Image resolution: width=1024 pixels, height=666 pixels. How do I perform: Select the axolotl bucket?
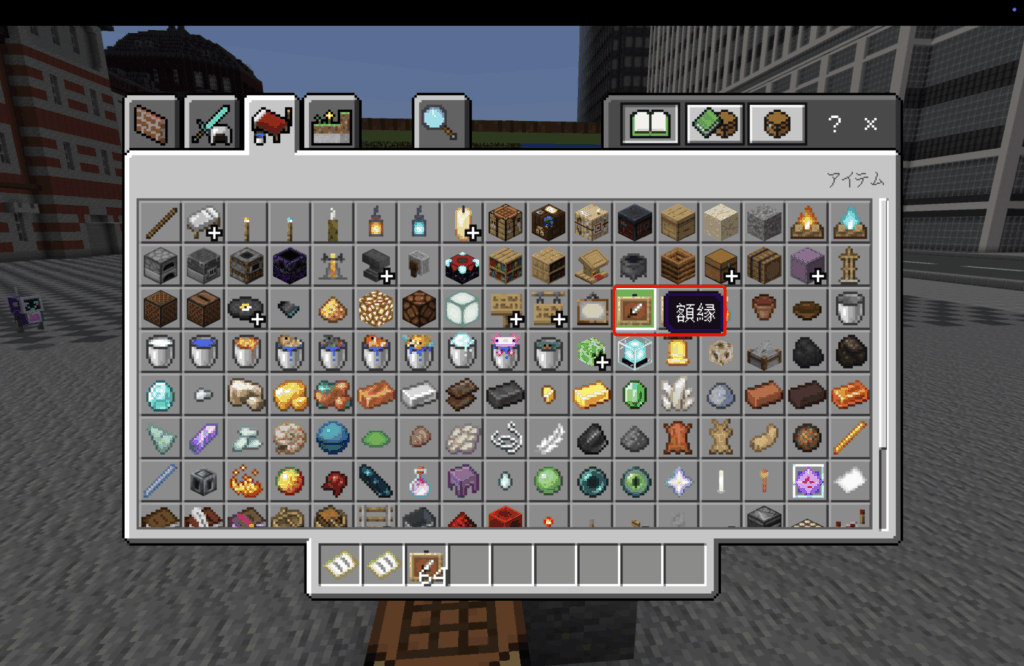pos(505,352)
